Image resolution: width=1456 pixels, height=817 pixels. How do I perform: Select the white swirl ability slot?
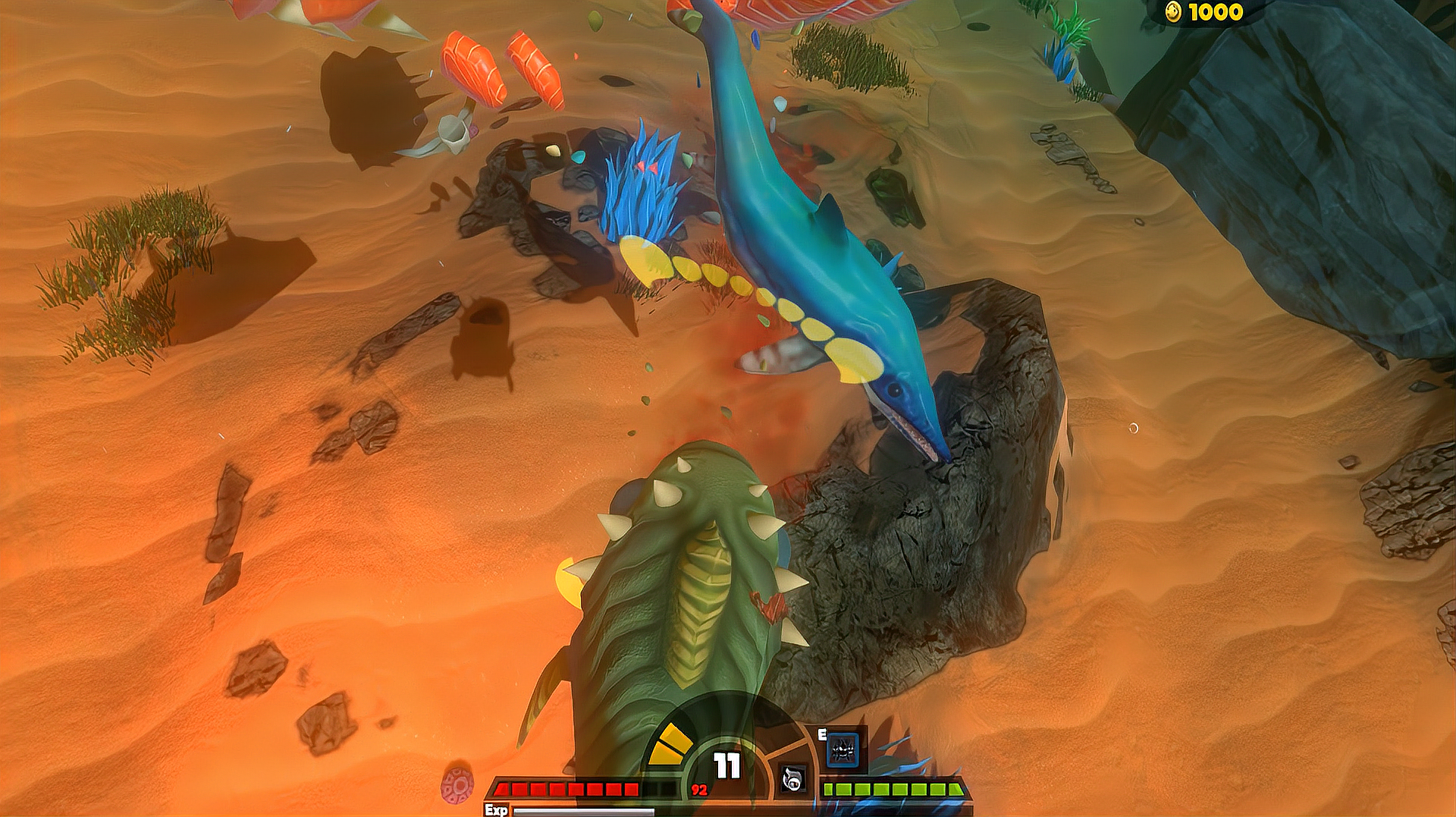click(792, 778)
